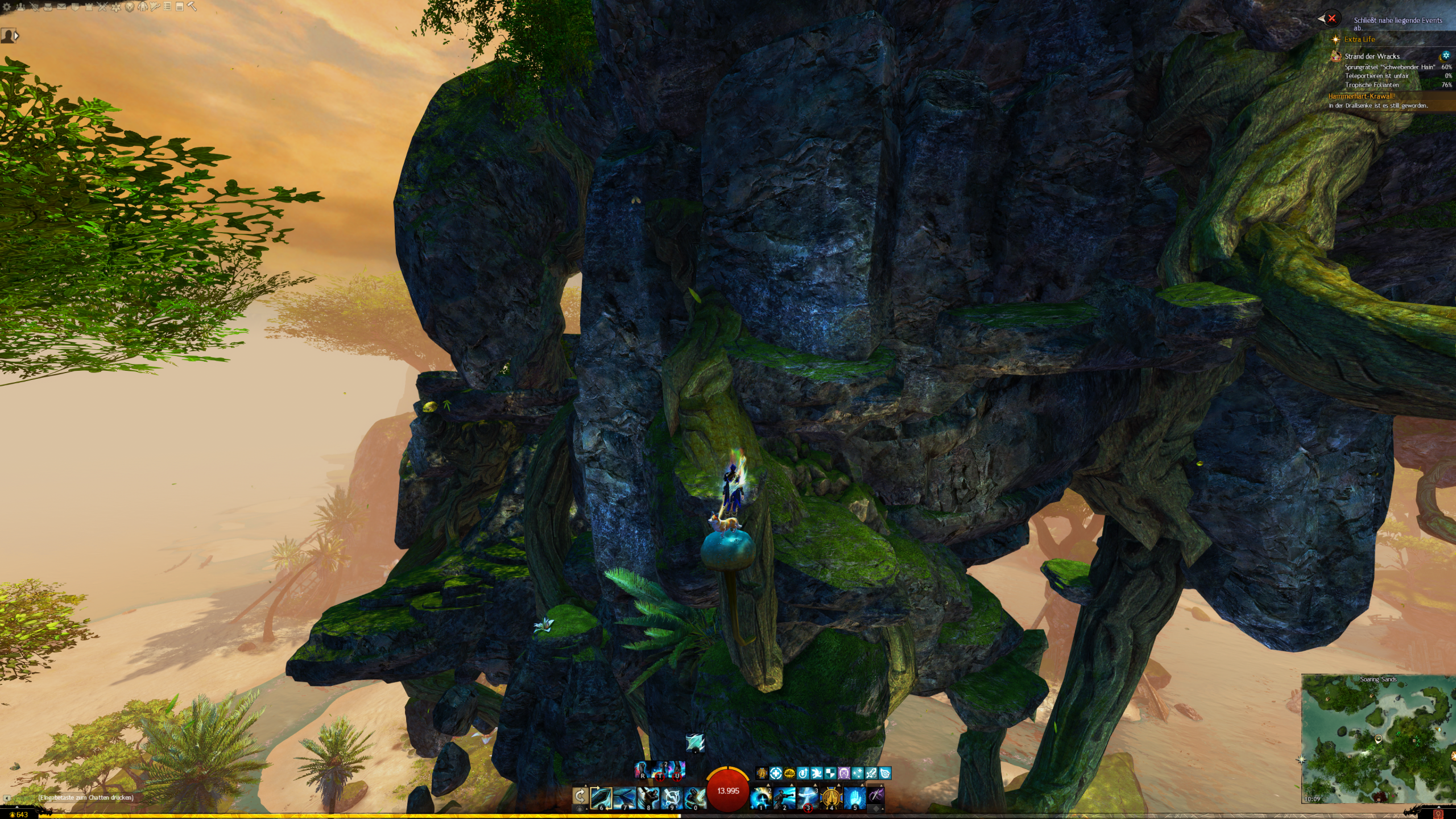This screenshot has width=1456, height=819.
Task: Use the golden emblem utility skill 4
Action: (832, 797)
